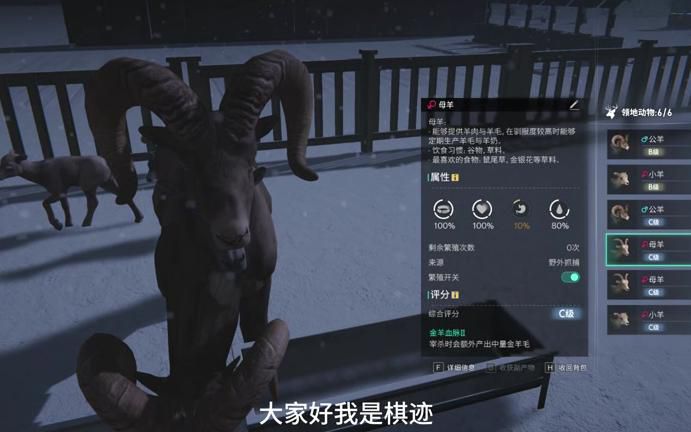
Task: Open the info icon beside 属性
Action: tap(455, 177)
